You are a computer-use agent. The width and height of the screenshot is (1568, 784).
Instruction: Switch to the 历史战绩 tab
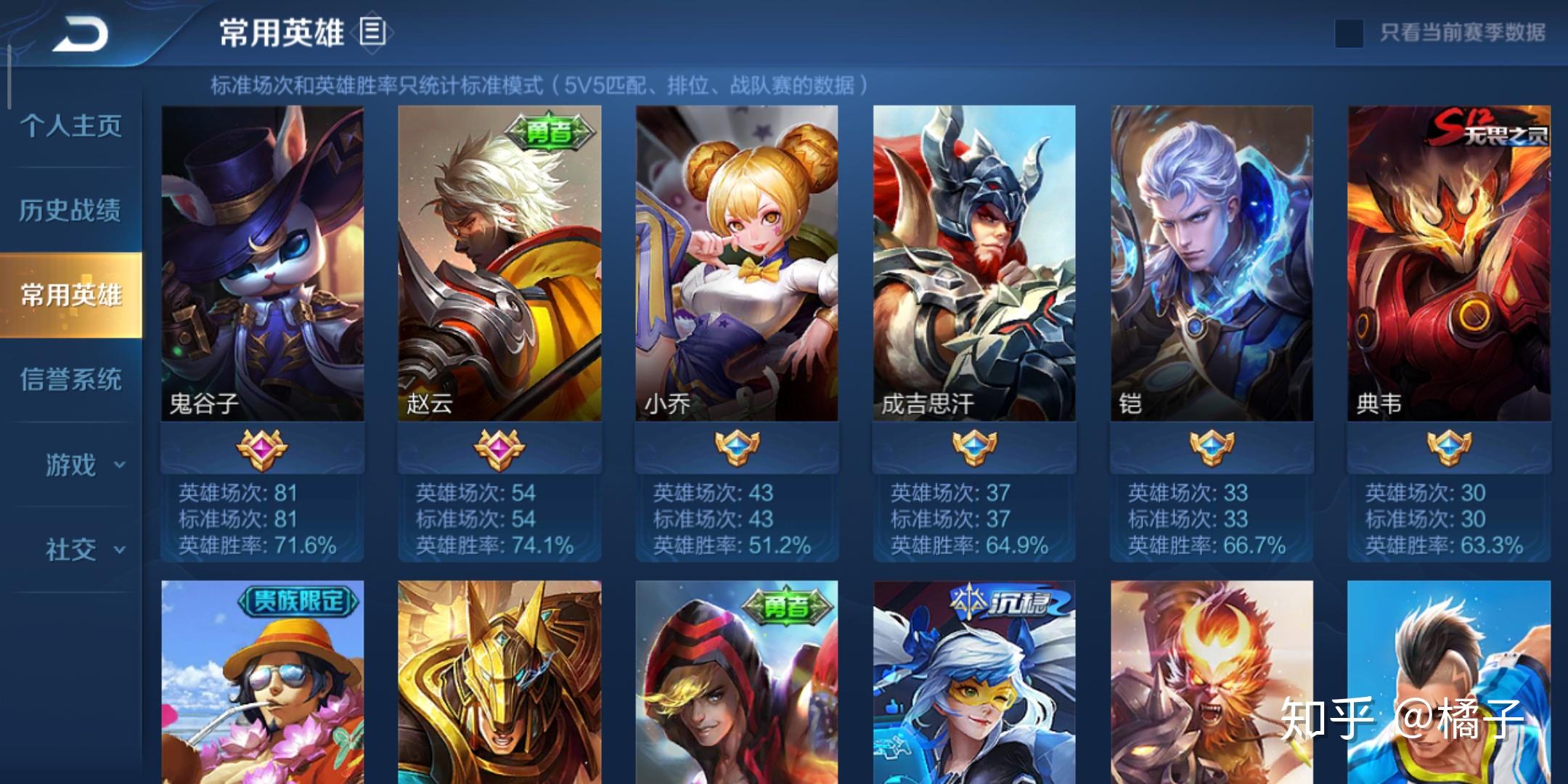click(70, 211)
